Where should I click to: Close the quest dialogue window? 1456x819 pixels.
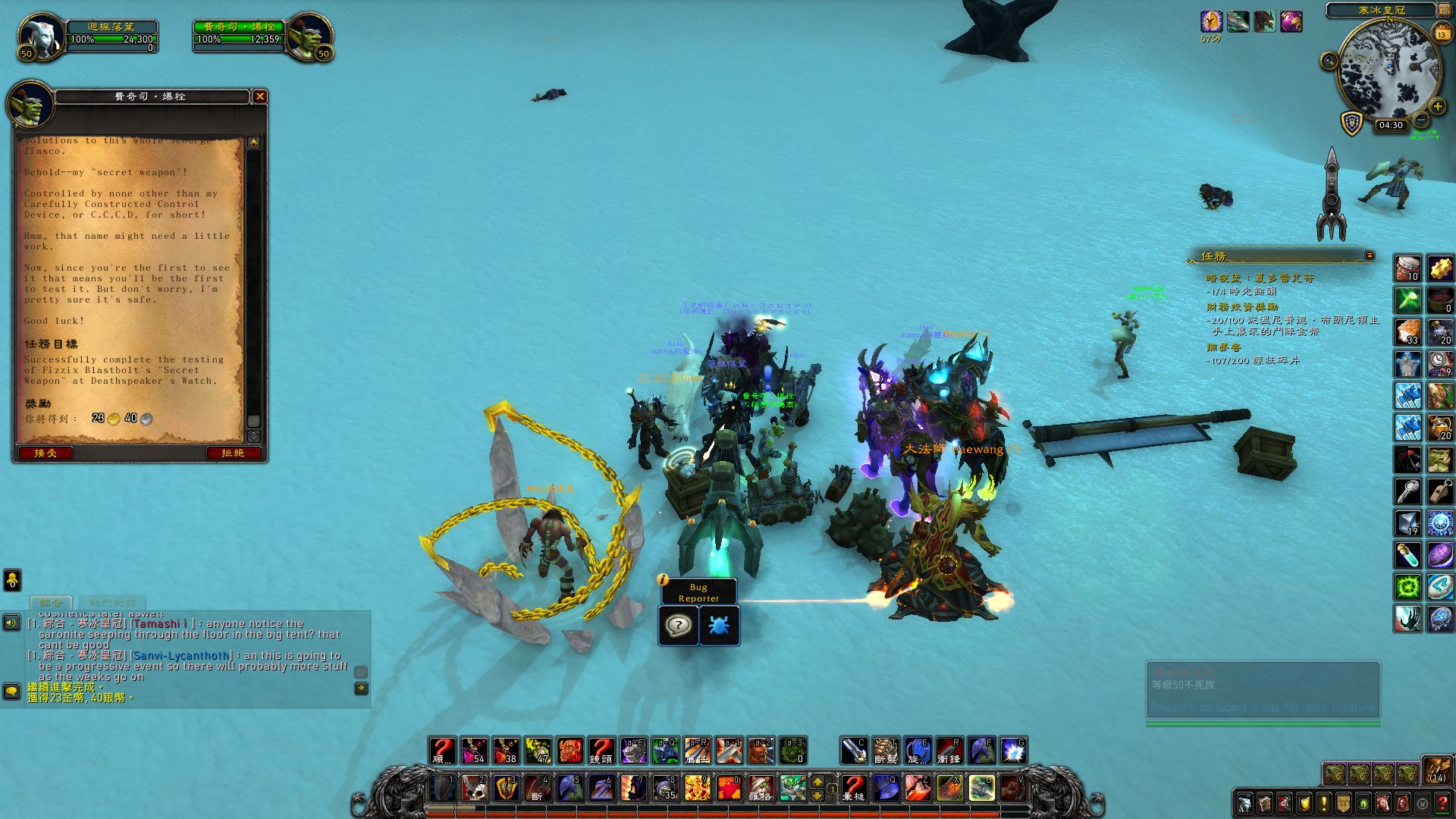click(x=259, y=96)
